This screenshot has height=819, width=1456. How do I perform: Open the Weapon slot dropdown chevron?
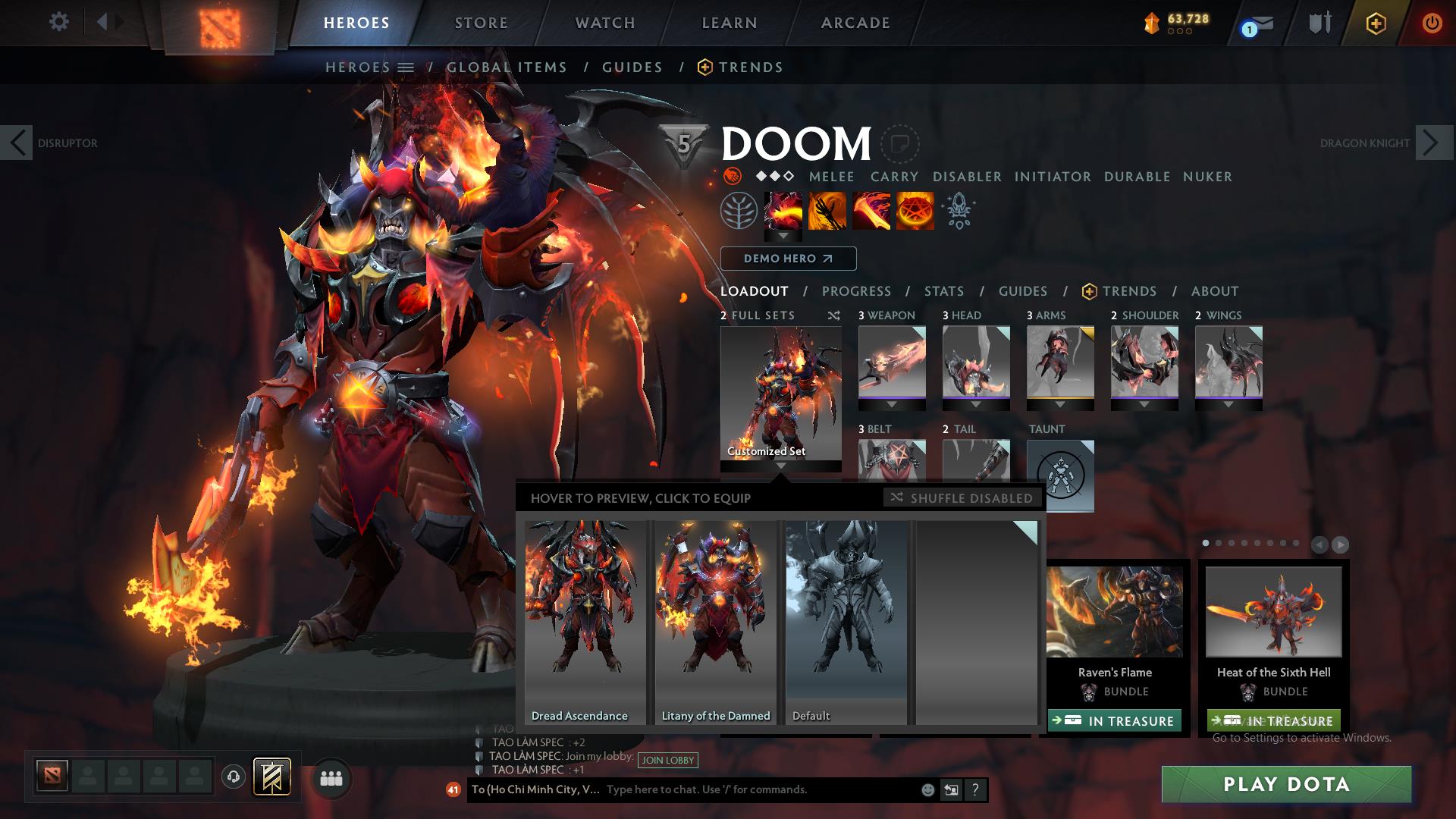891,403
